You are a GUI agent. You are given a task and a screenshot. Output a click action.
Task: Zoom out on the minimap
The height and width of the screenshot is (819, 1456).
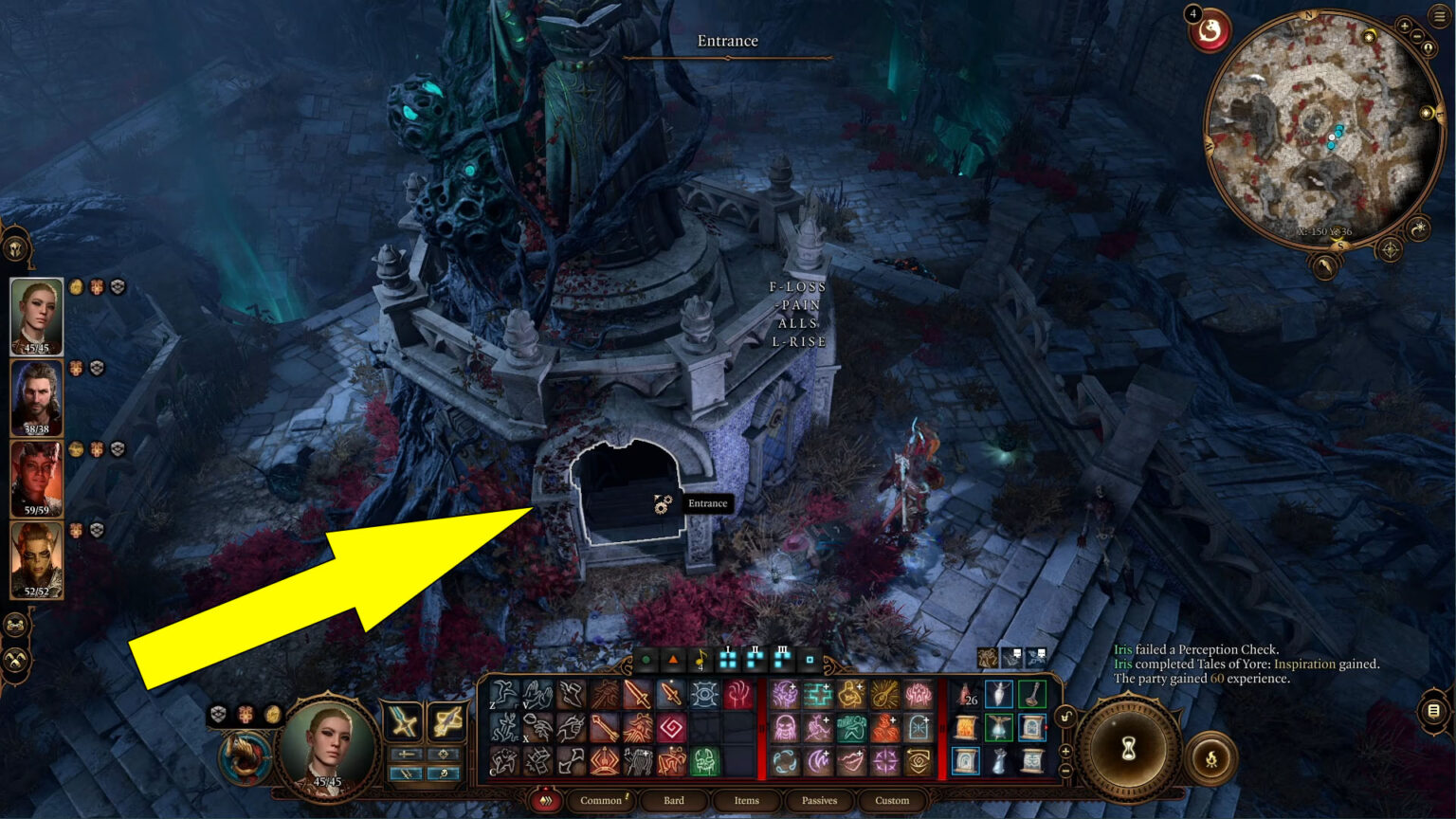1418,36
